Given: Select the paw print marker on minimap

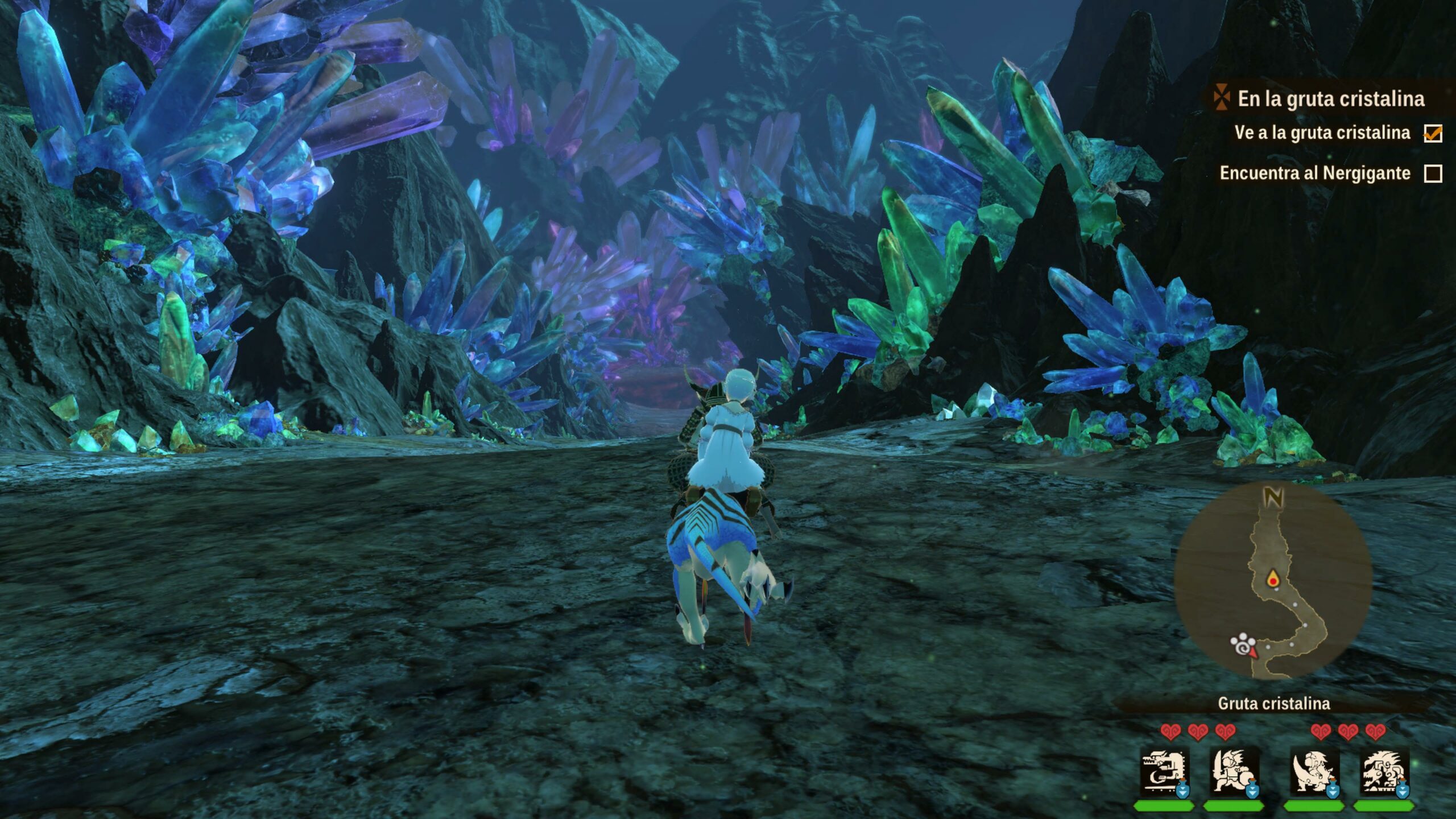Looking at the screenshot, I should [x=1242, y=644].
